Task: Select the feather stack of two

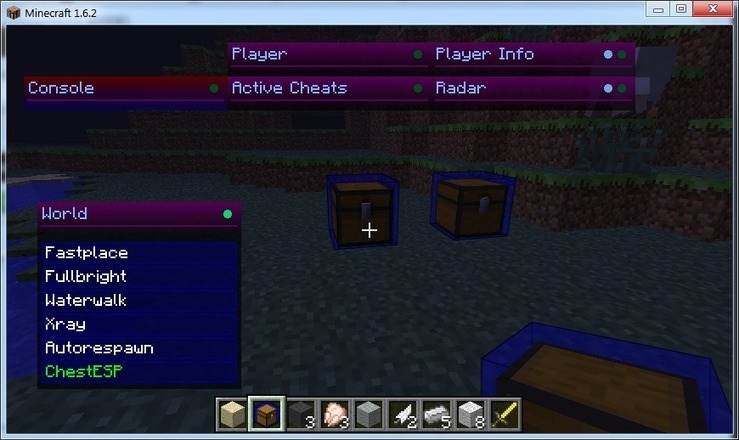Action: tap(402, 414)
